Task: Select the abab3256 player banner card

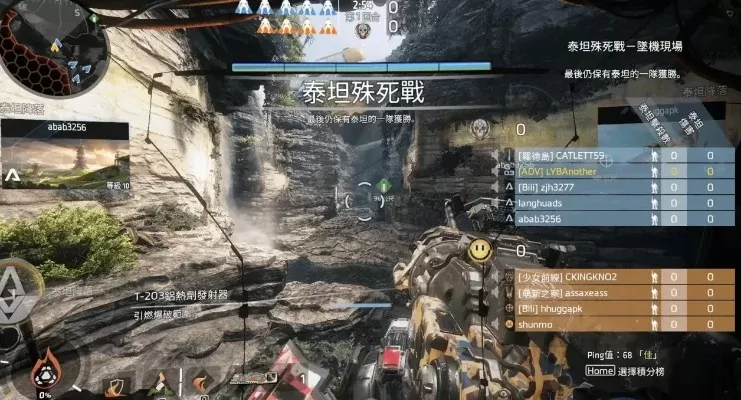Action: coord(64,157)
